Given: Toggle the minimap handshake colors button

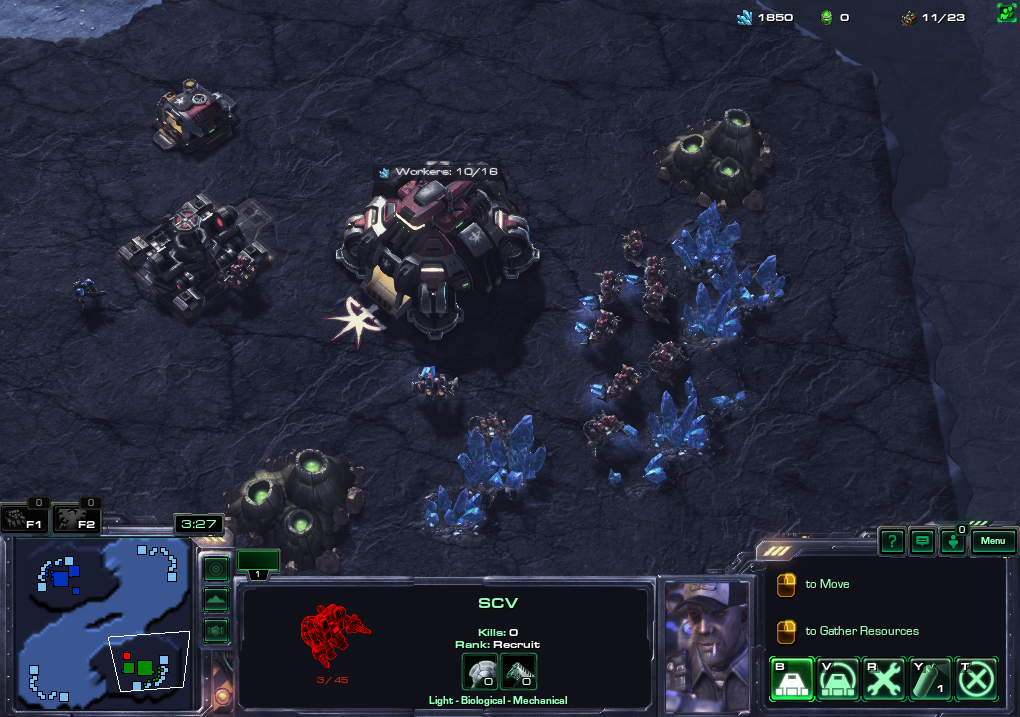Looking at the screenshot, I should [216, 630].
